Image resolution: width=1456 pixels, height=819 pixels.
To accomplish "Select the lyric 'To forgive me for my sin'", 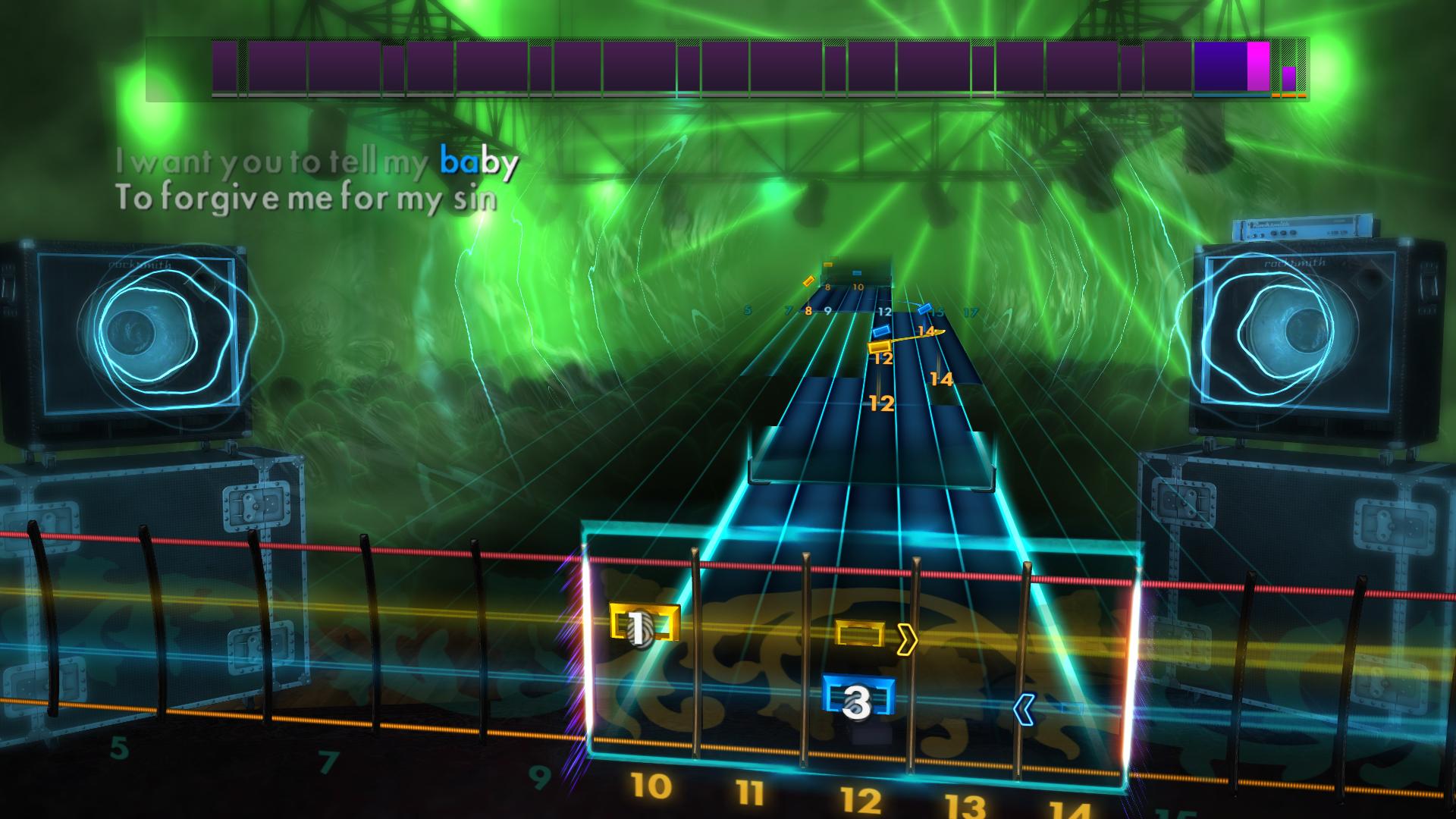I will coord(306,199).
